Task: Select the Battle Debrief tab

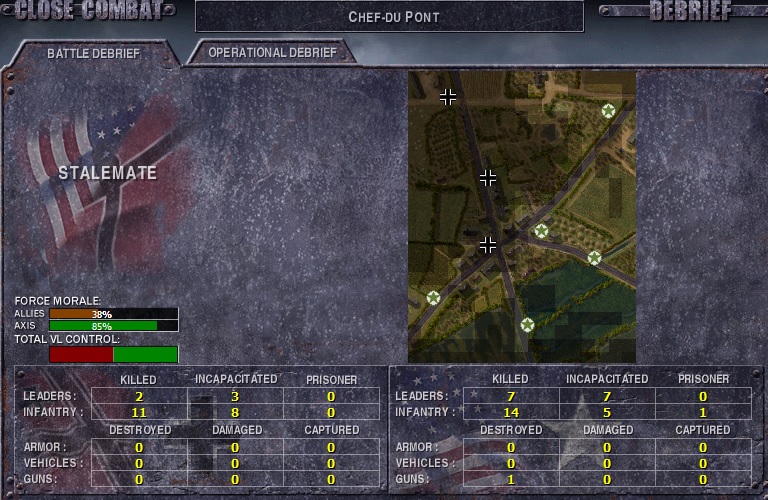Action: point(93,53)
